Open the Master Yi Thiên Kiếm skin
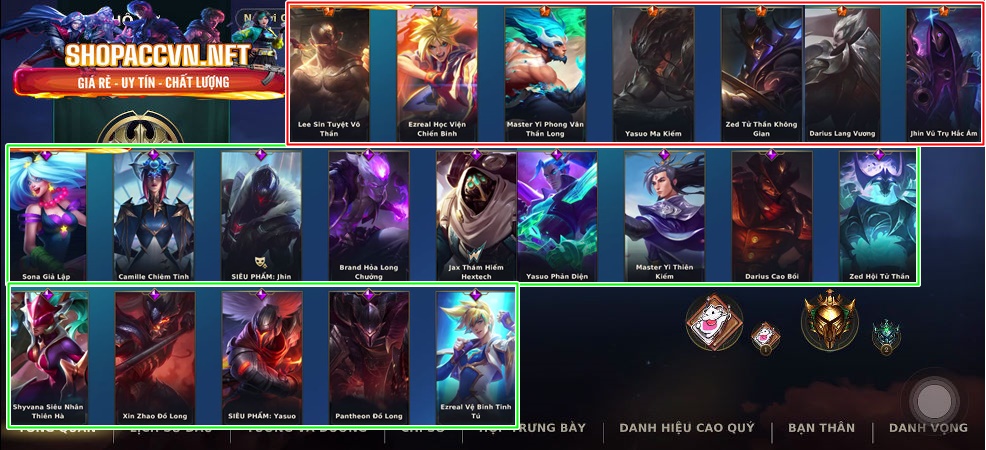986x450 pixels. (664, 214)
